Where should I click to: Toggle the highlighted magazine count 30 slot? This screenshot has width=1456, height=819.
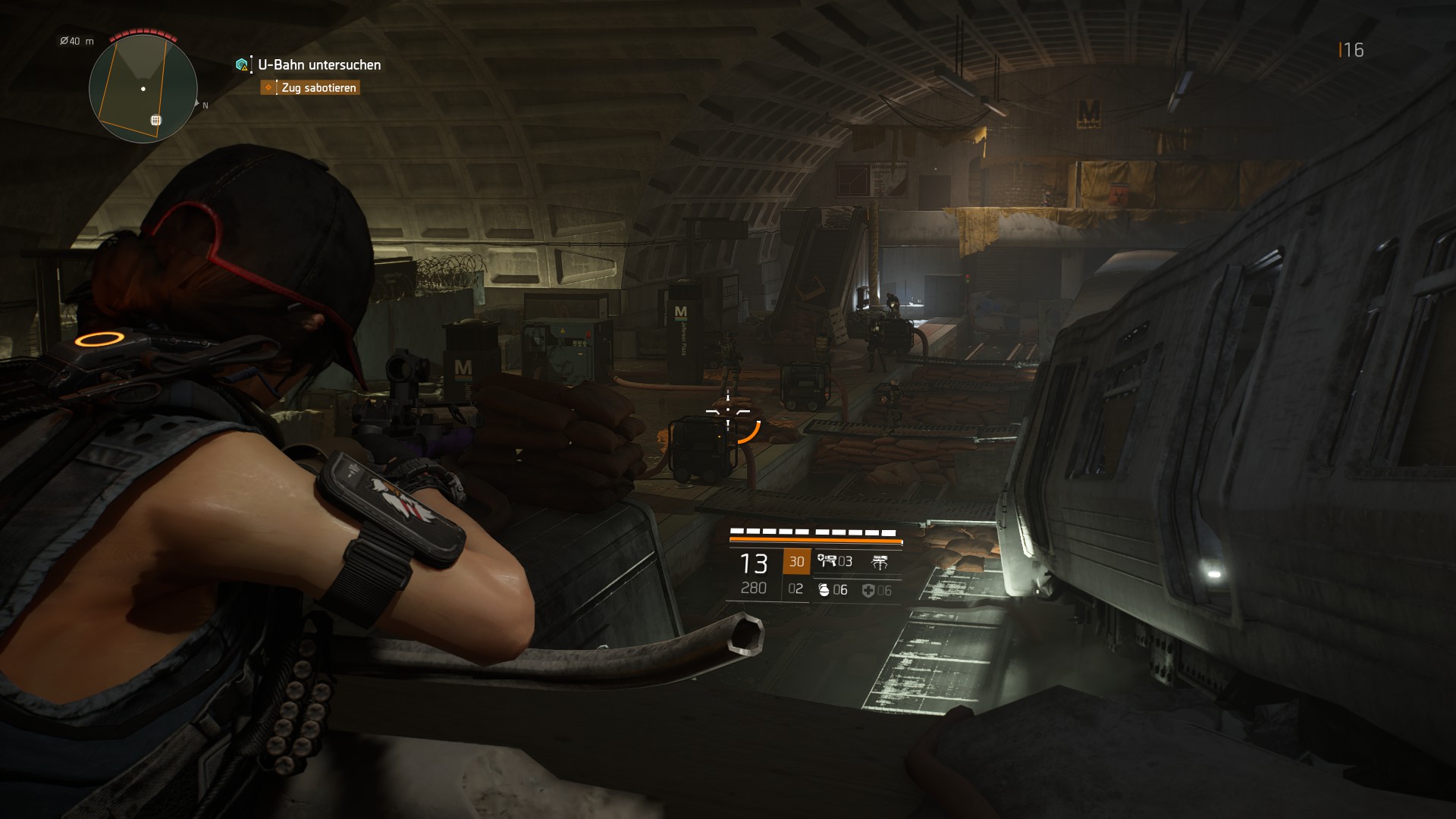[x=797, y=563]
